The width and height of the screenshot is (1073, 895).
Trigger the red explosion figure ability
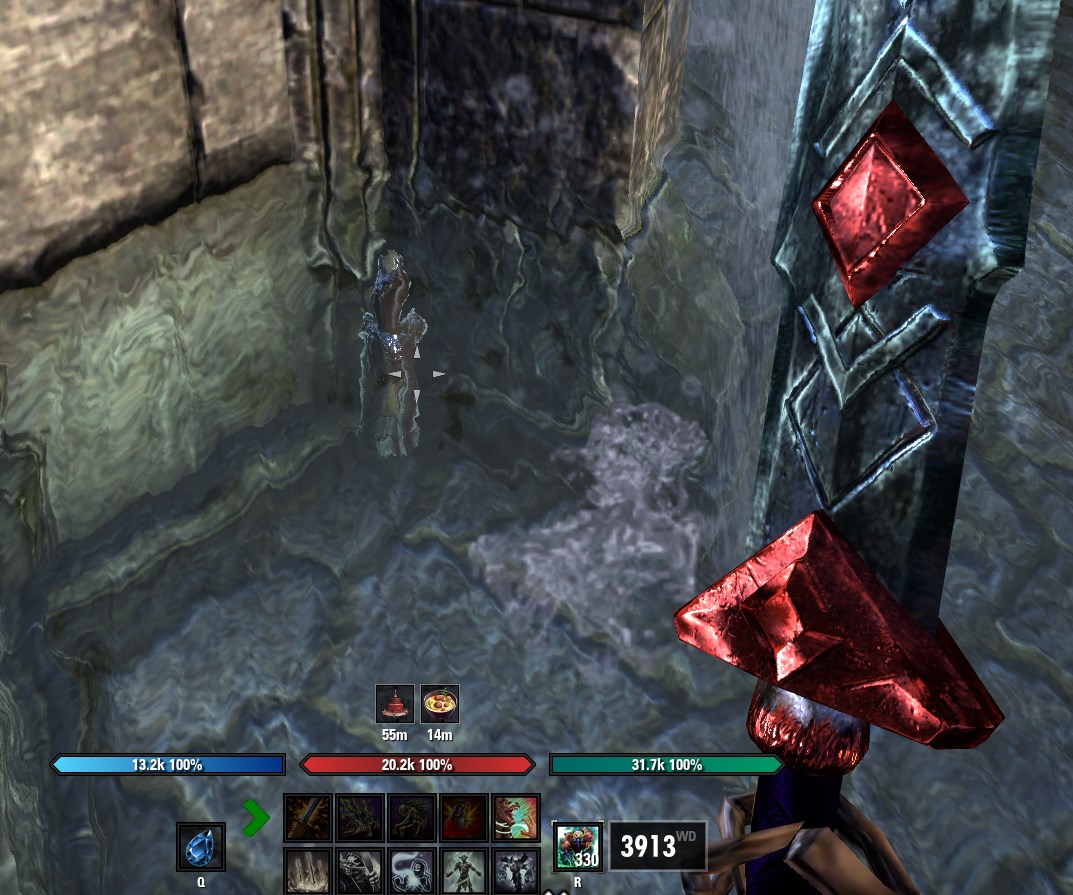point(464,818)
